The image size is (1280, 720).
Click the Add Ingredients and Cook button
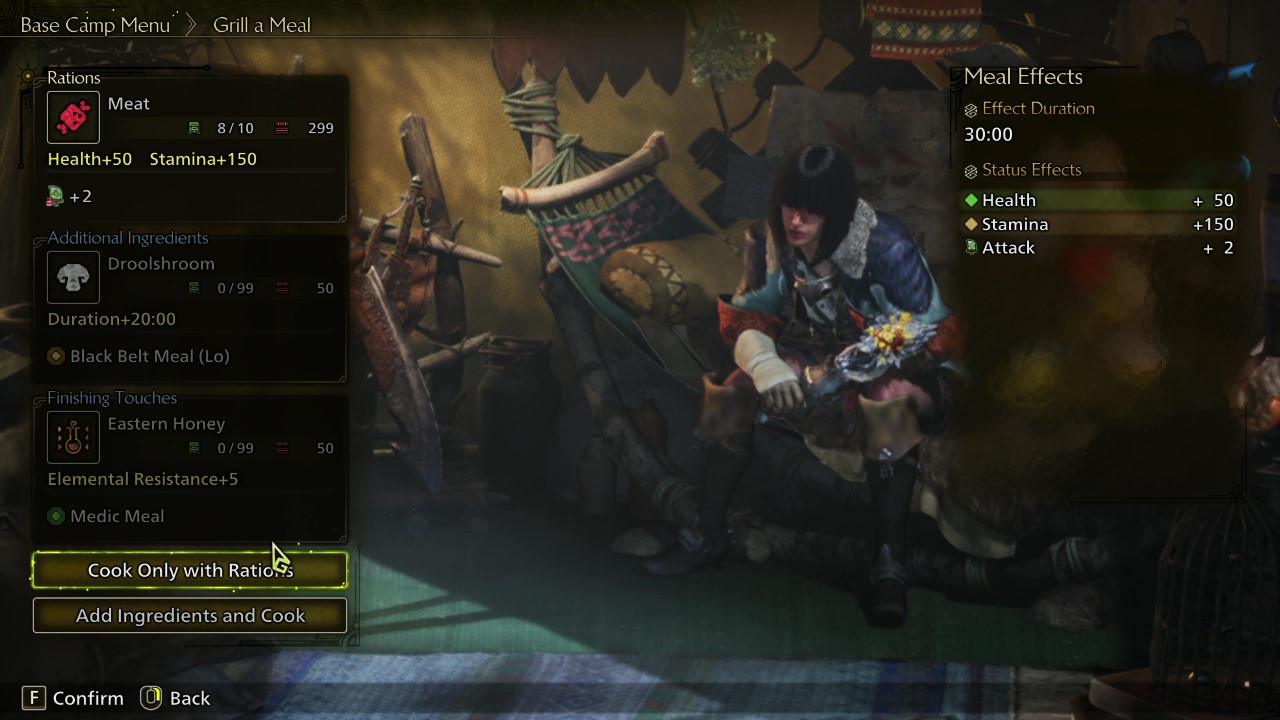[x=189, y=615]
